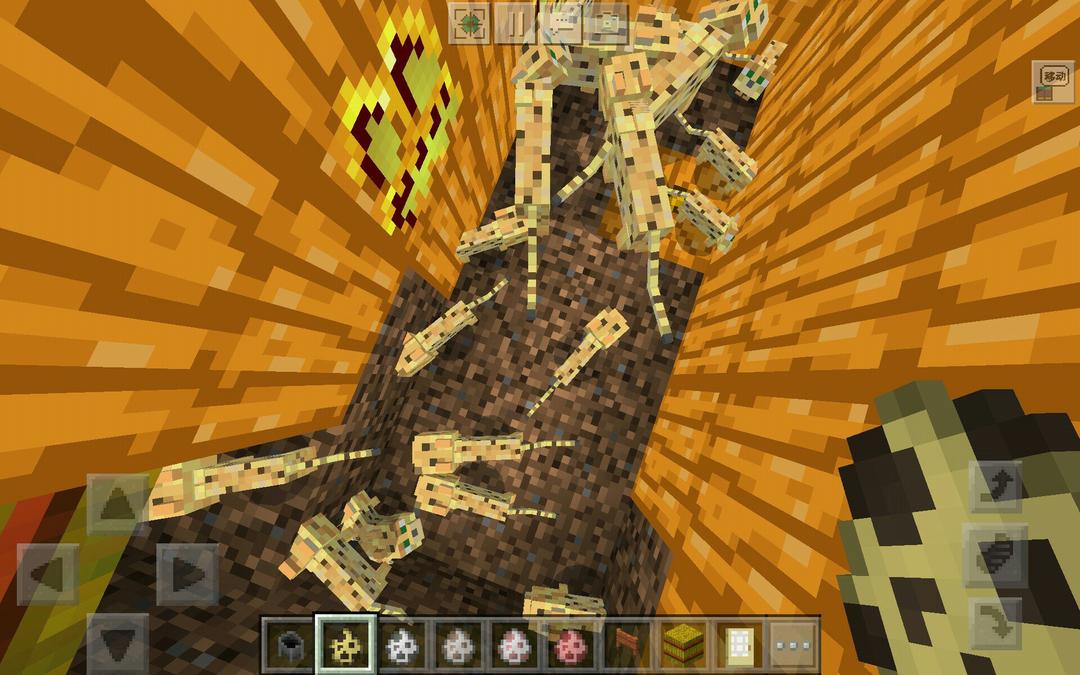The width and height of the screenshot is (1080, 675).
Task: Select the hay bale hotbar slot
Action: point(683,645)
